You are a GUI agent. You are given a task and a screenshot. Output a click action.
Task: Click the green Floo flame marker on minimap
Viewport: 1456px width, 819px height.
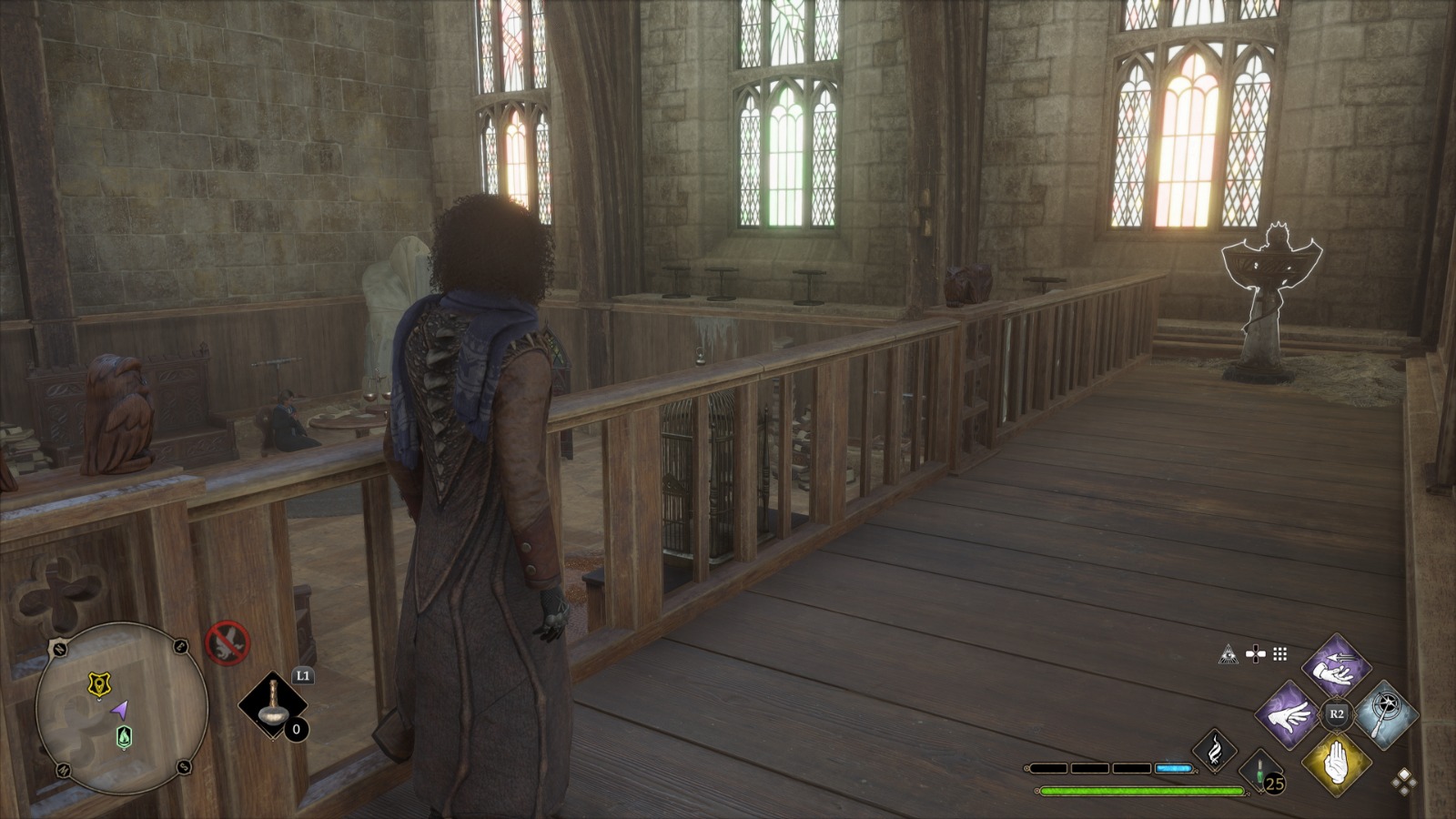coord(124,736)
